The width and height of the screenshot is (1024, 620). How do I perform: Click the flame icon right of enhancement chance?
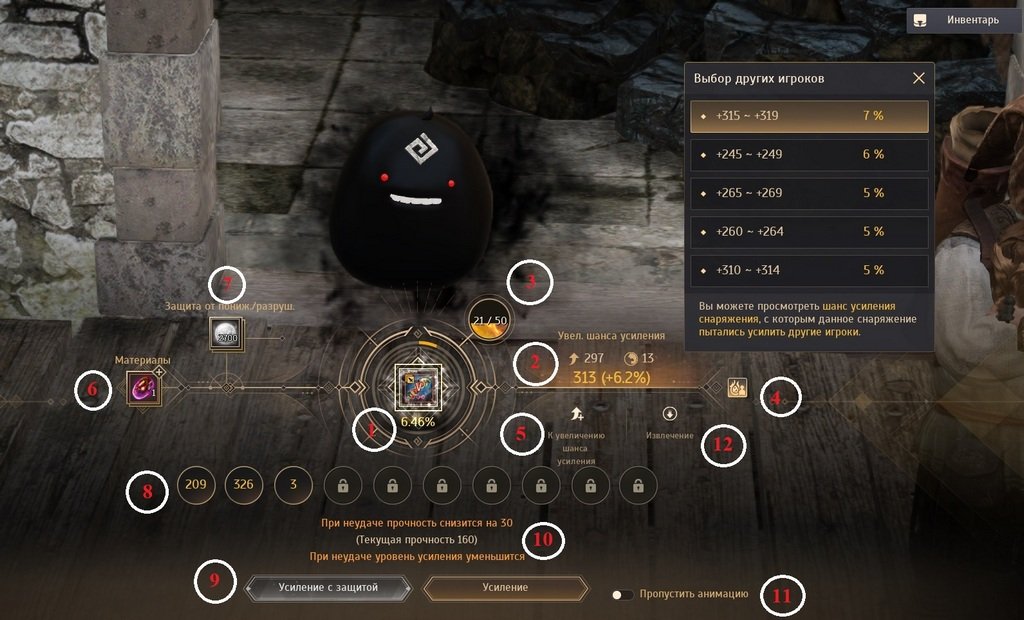[x=737, y=387]
